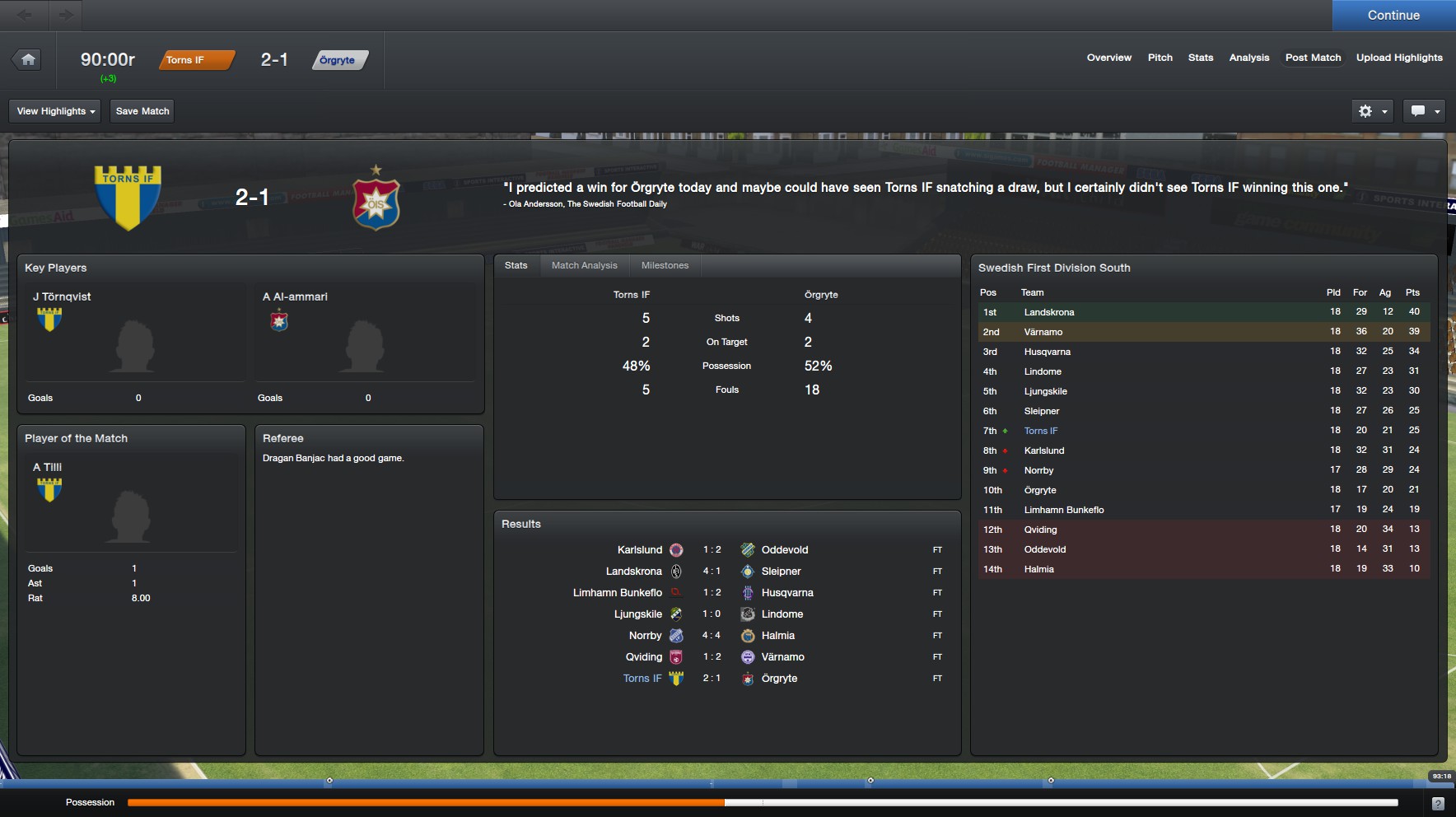Open Landskrona in the league table
Image resolution: width=1456 pixels, height=817 pixels.
tap(1048, 312)
